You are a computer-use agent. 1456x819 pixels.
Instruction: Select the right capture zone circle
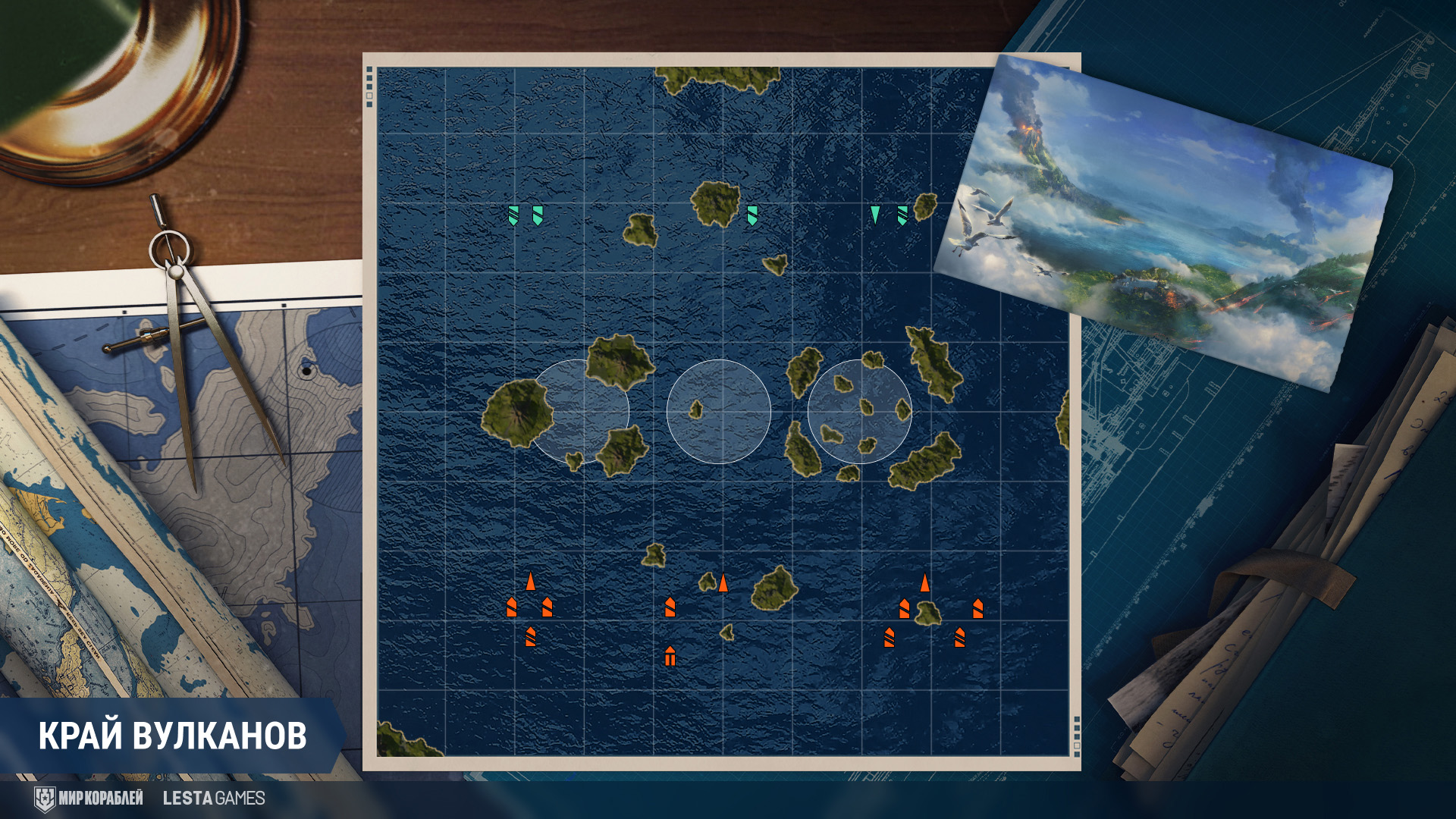point(859,412)
